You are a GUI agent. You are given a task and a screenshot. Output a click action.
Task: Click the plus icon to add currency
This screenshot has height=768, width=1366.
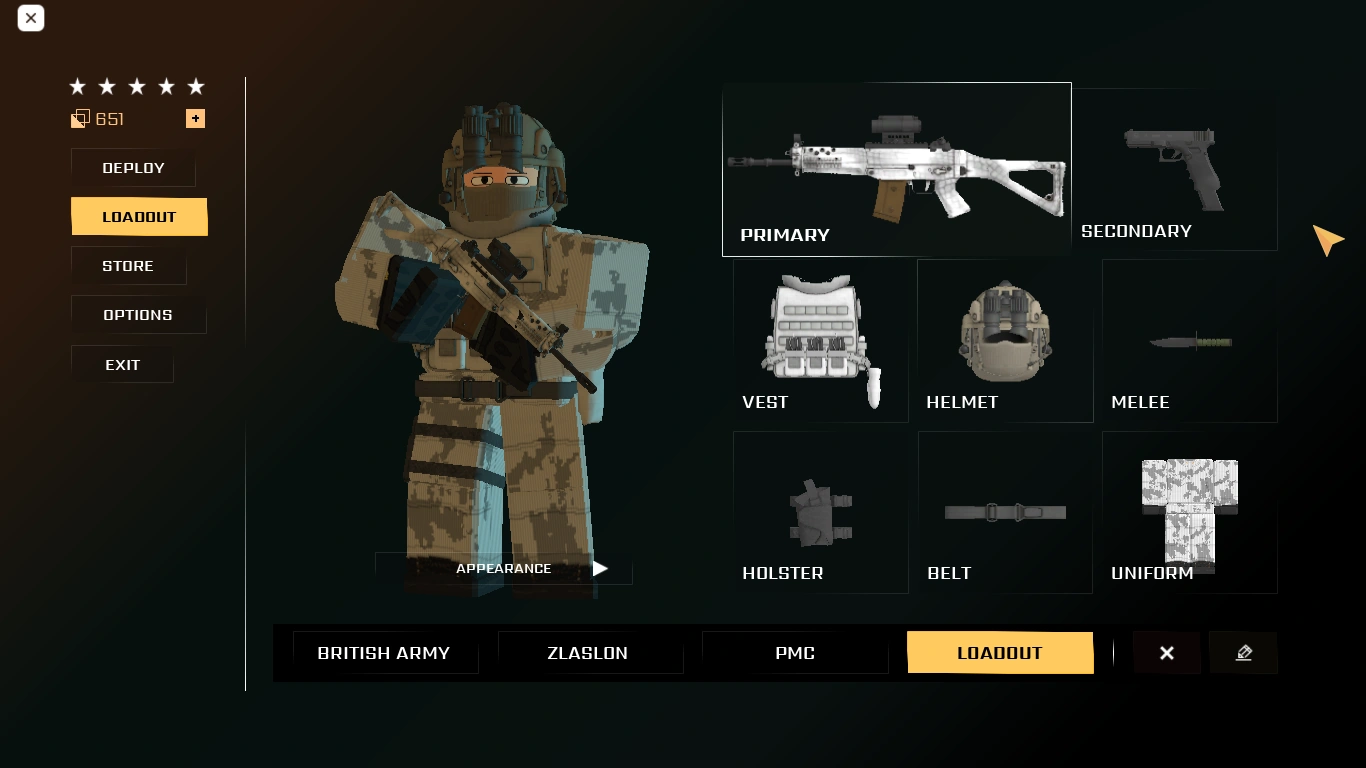click(195, 118)
